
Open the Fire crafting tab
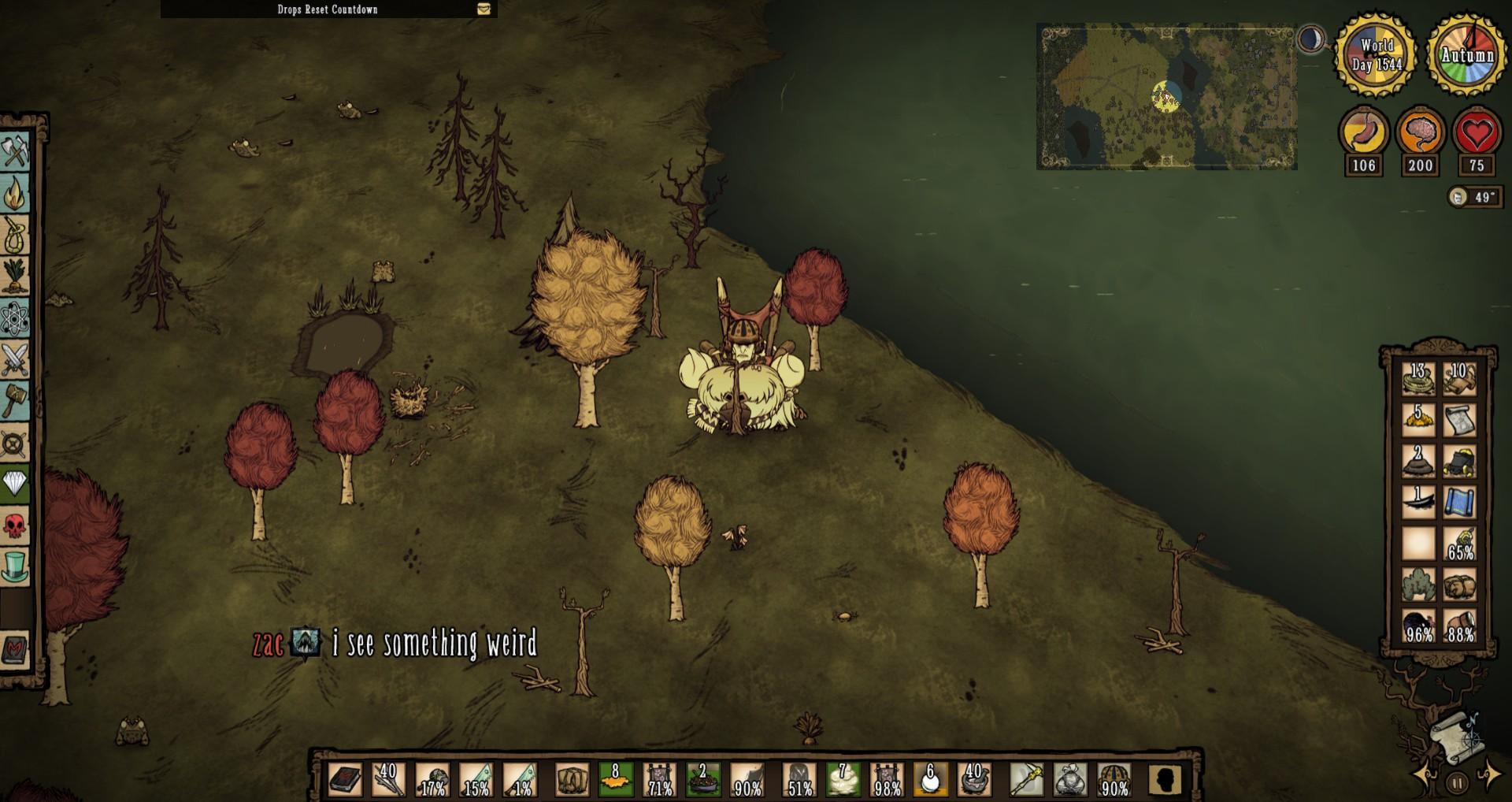point(16,194)
